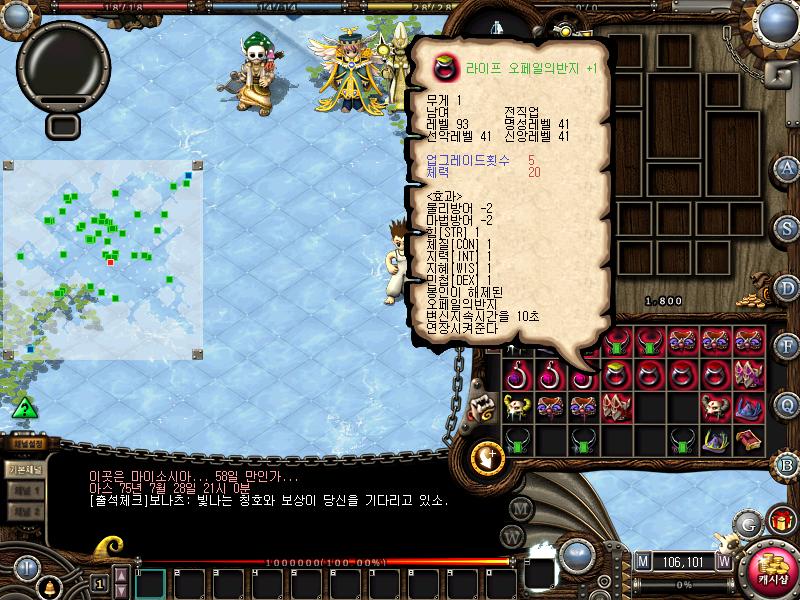The height and width of the screenshot is (600, 800).
Task: Click the small M button beside money
Action: pos(642,561)
